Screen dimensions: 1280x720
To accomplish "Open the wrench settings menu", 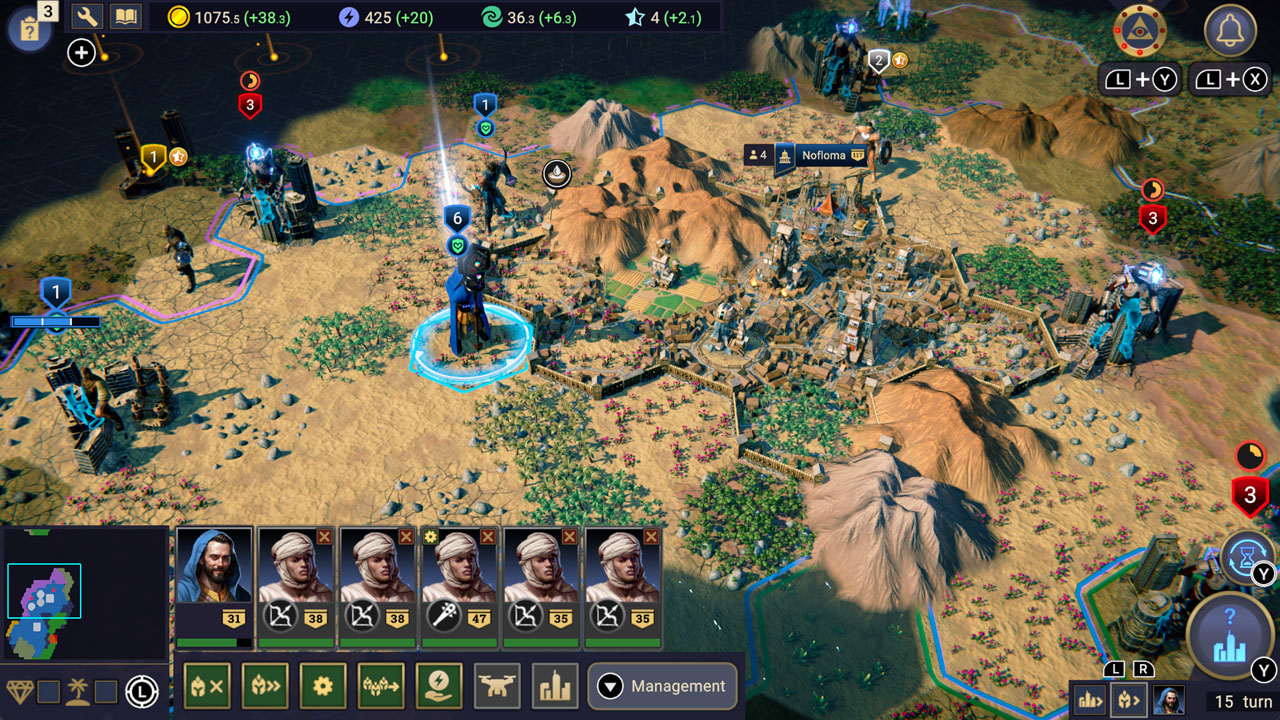I will coord(88,16).
